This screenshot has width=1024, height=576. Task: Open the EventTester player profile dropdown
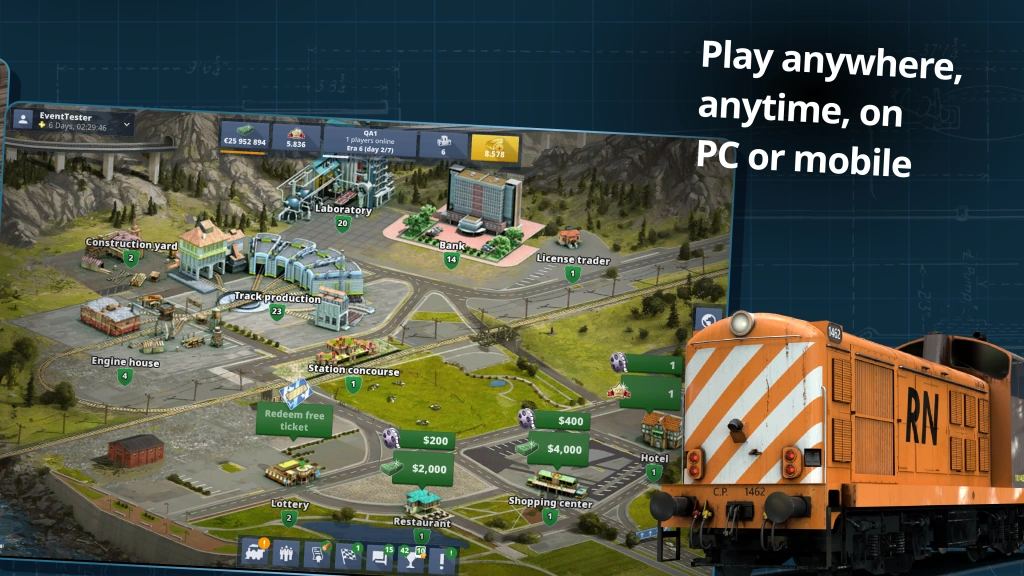[x=70, y=122]
